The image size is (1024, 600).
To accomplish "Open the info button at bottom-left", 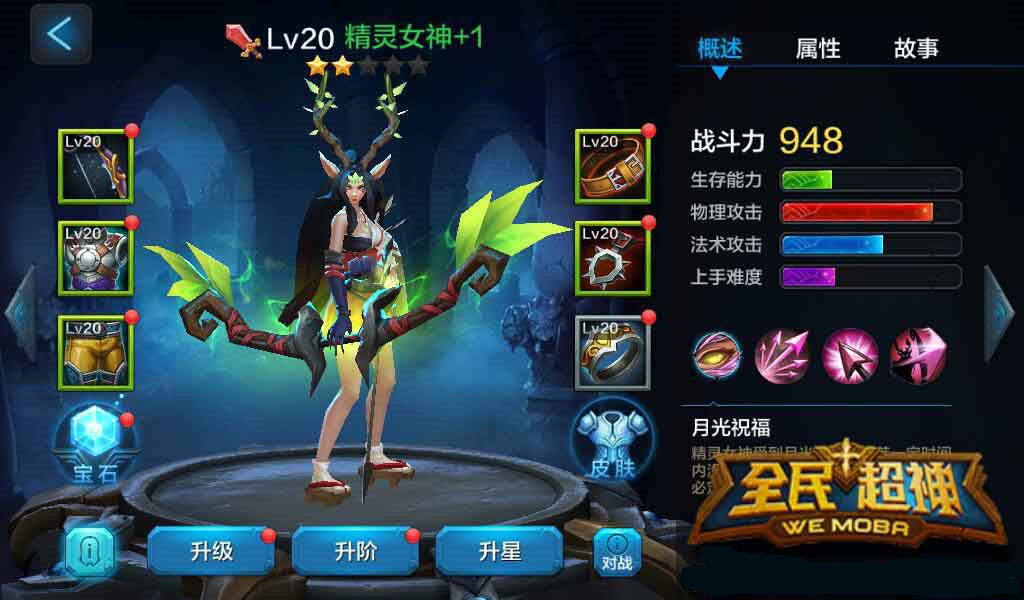I will (88, 552).
